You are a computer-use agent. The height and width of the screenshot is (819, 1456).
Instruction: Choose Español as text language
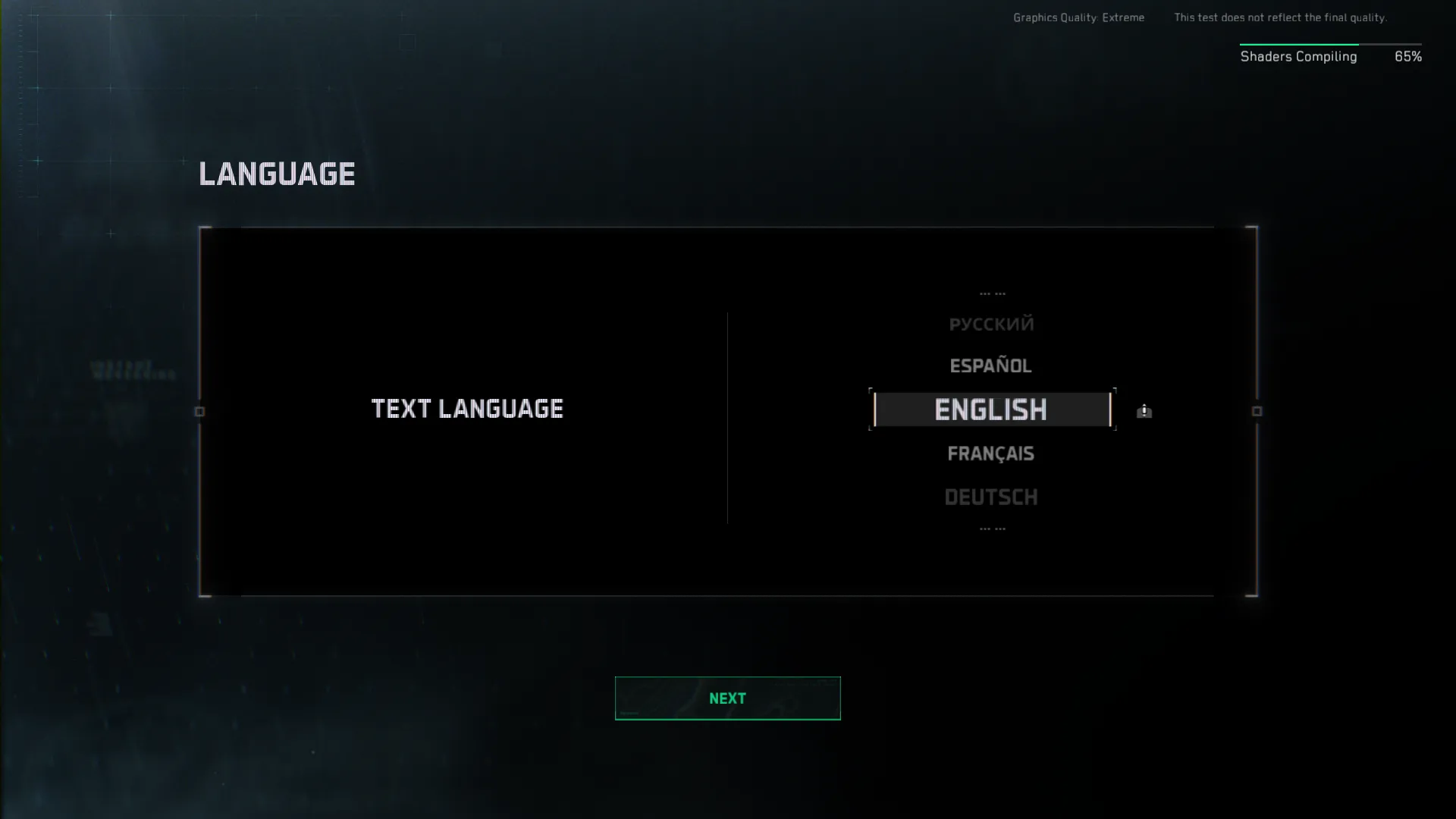pyautogui.click(x=990, y=366)
